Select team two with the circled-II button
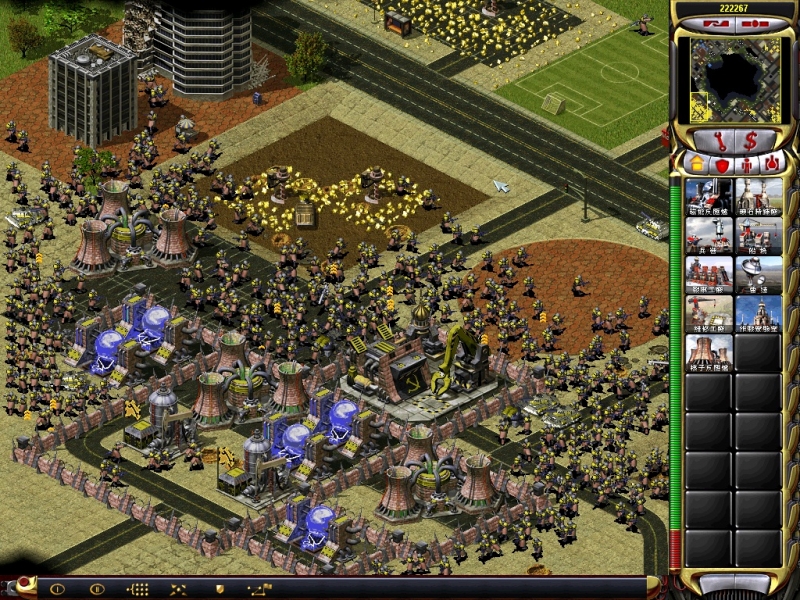Screen dimensions: 800x600 [x=97, y=589]
